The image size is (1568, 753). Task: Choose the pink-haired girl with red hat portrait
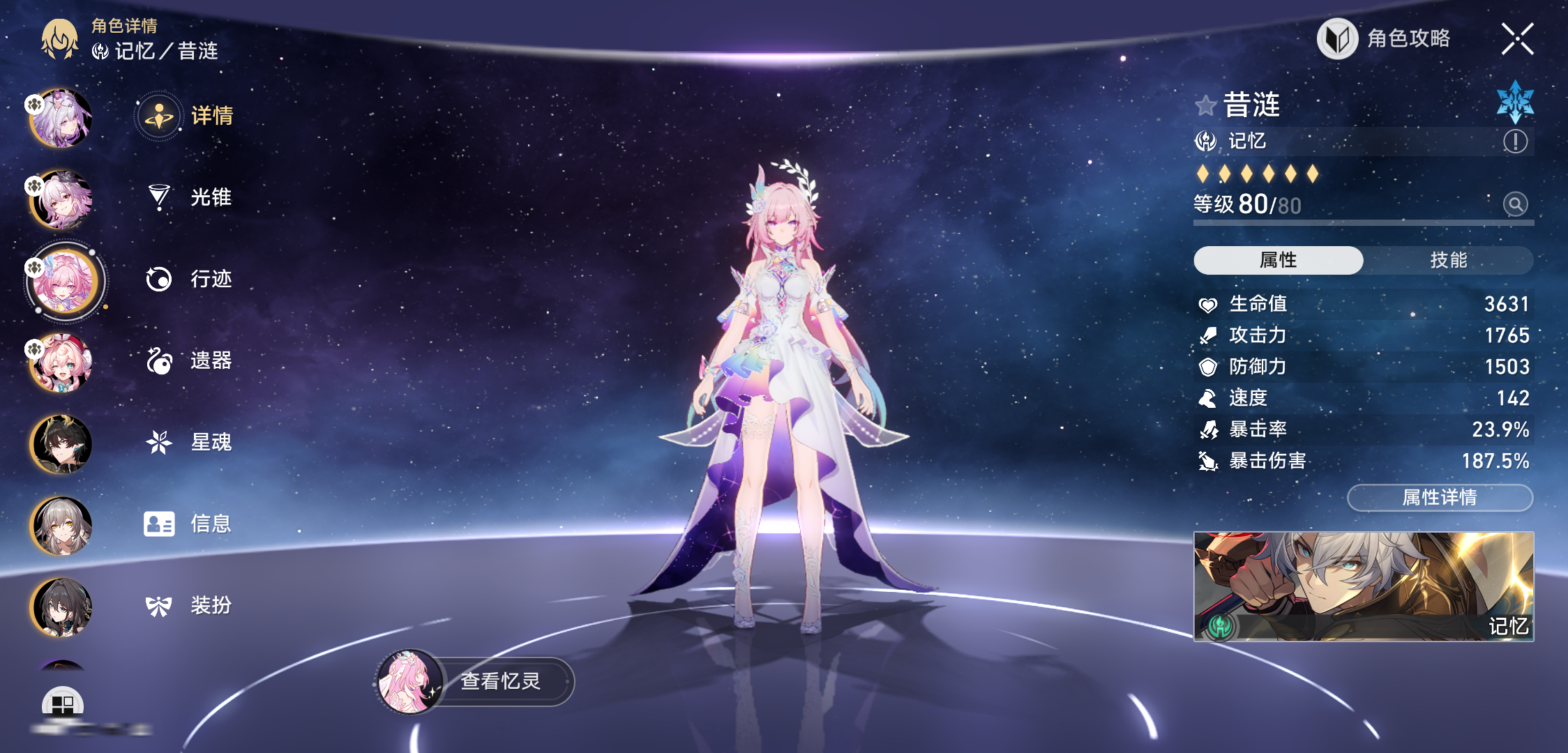[61, 363]
